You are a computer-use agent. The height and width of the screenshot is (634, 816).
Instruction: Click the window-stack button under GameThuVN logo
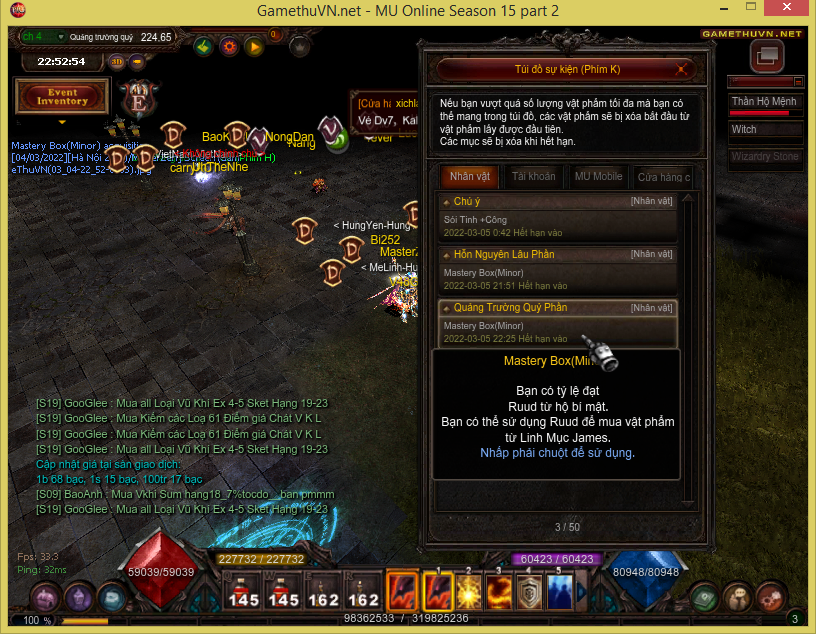click(766, 57)
